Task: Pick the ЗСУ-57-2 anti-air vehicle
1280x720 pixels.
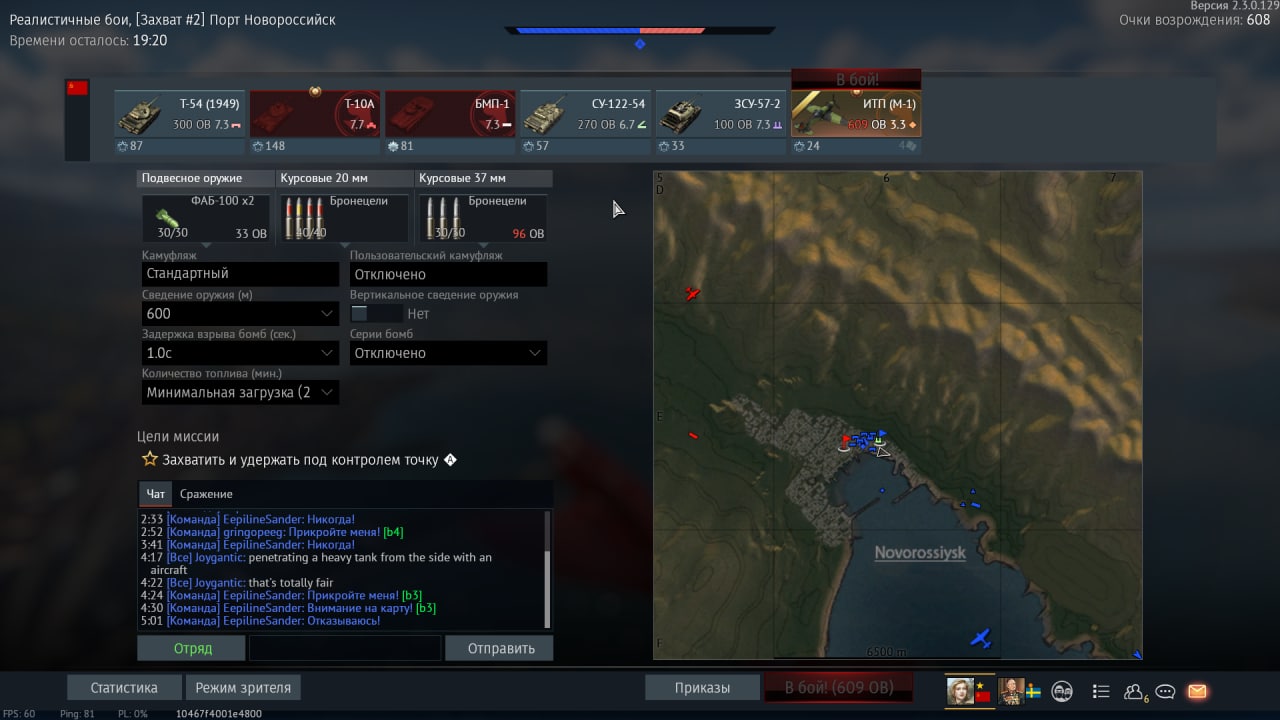Action: [x=720, y=114]
